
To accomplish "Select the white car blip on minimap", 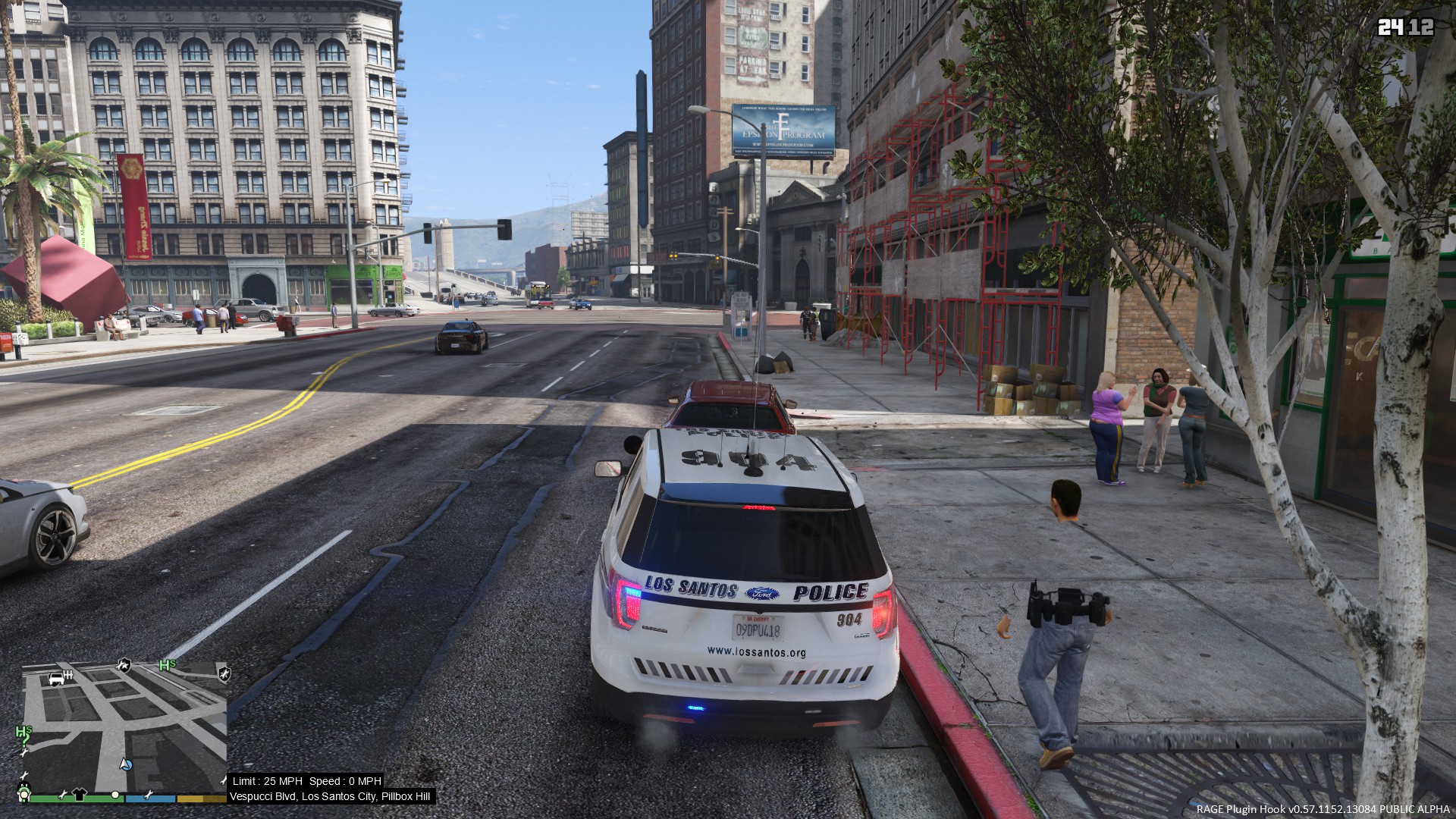I will tap(58, 678).
